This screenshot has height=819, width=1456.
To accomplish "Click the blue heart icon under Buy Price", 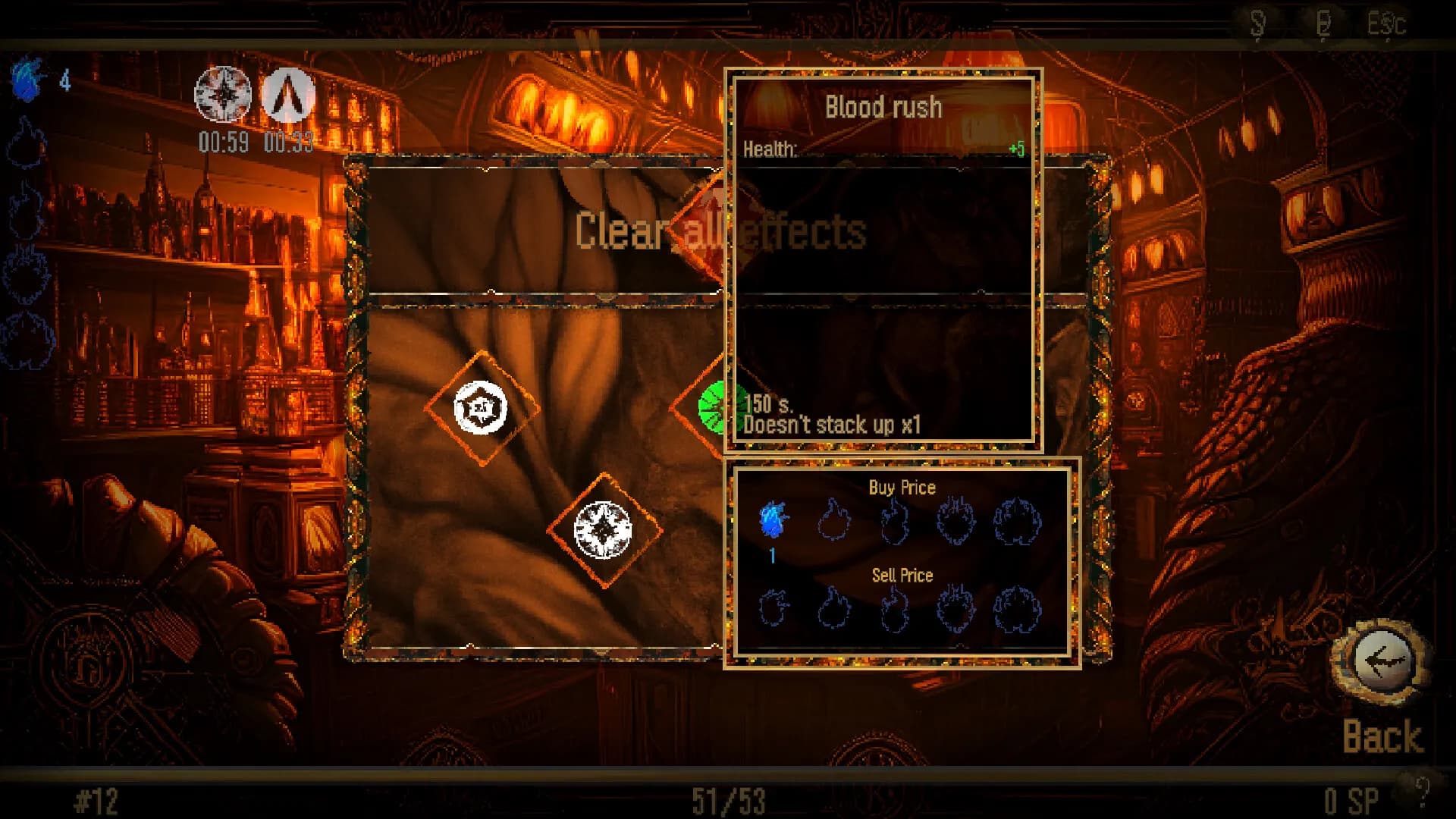I will click(x=771, y=520).
